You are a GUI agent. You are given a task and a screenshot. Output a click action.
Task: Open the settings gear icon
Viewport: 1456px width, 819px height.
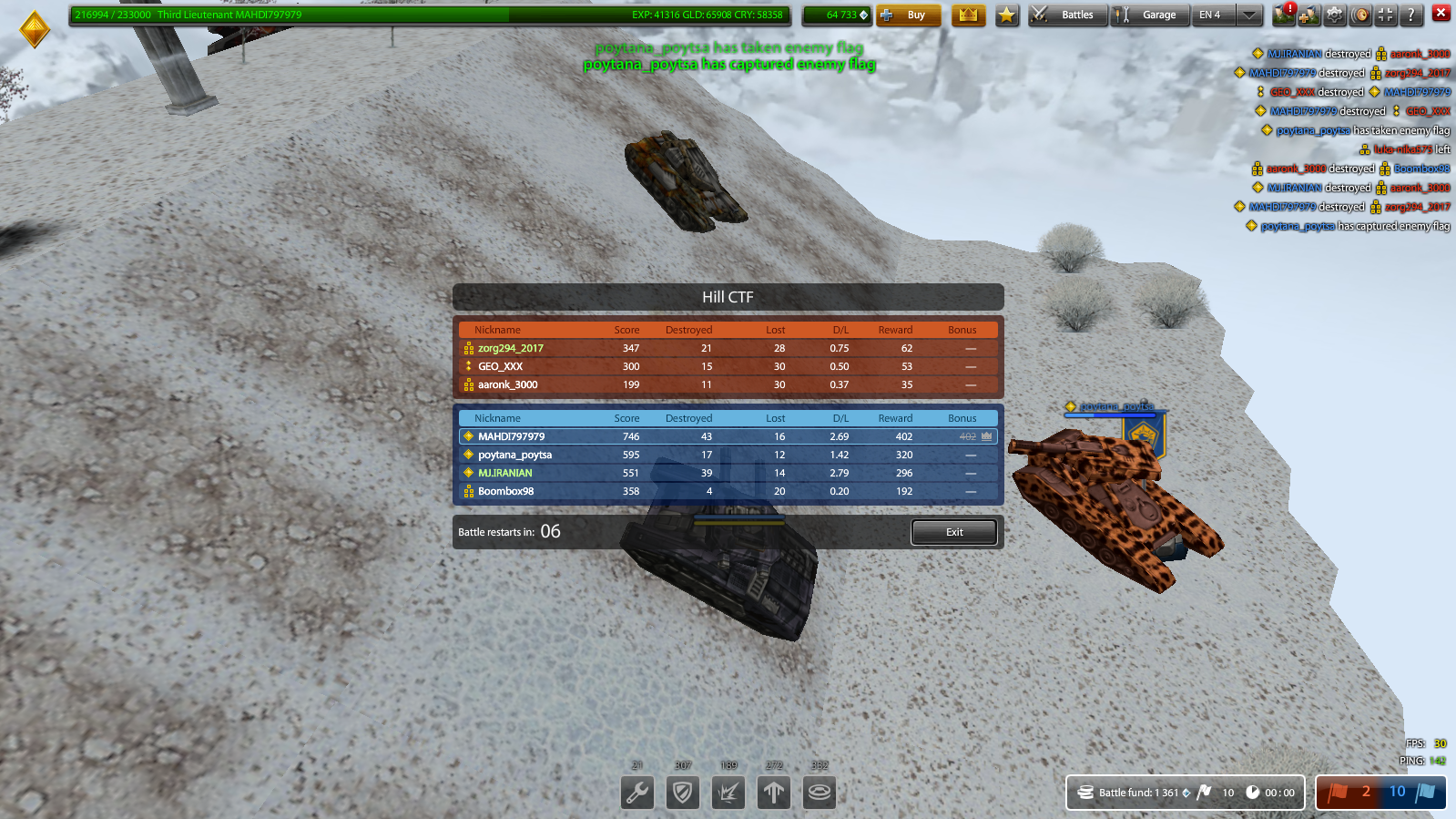(1333, 15)
